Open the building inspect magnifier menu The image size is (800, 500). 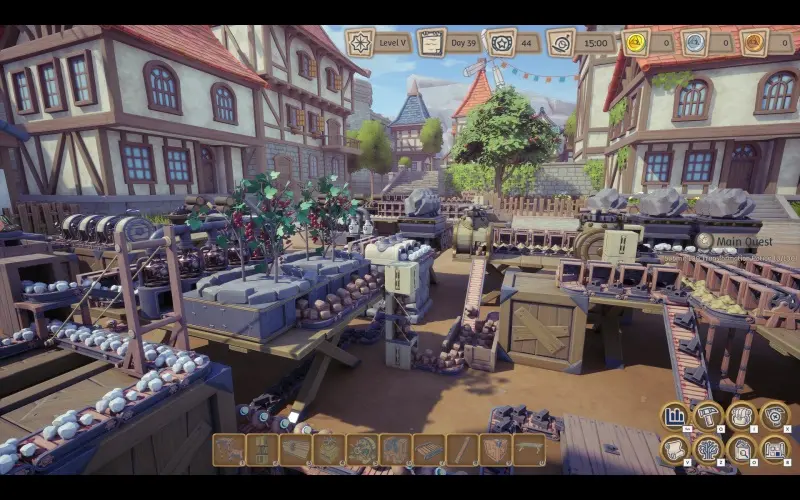(741, 449)
